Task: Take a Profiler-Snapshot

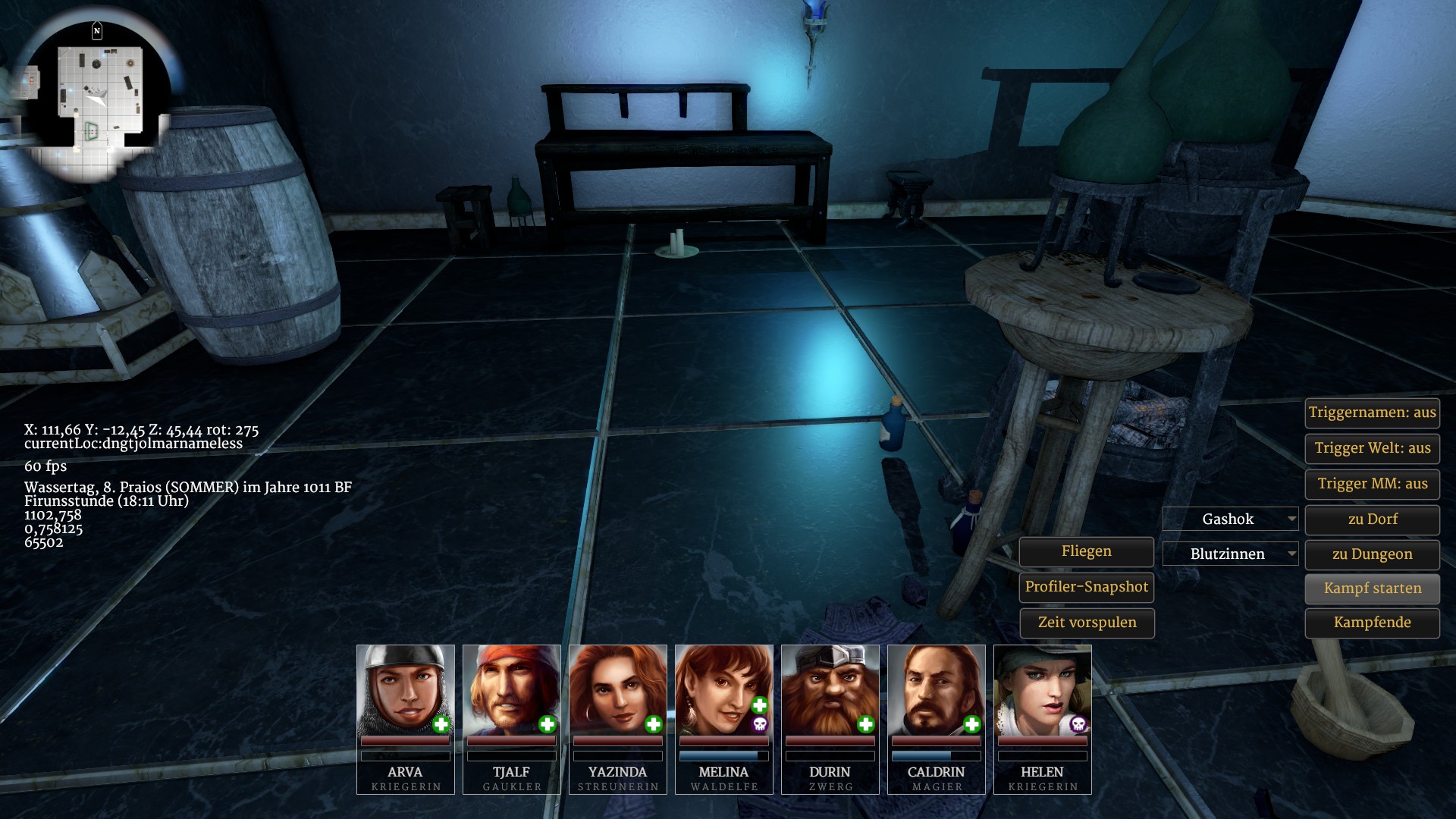Action: click(1086, 587)
